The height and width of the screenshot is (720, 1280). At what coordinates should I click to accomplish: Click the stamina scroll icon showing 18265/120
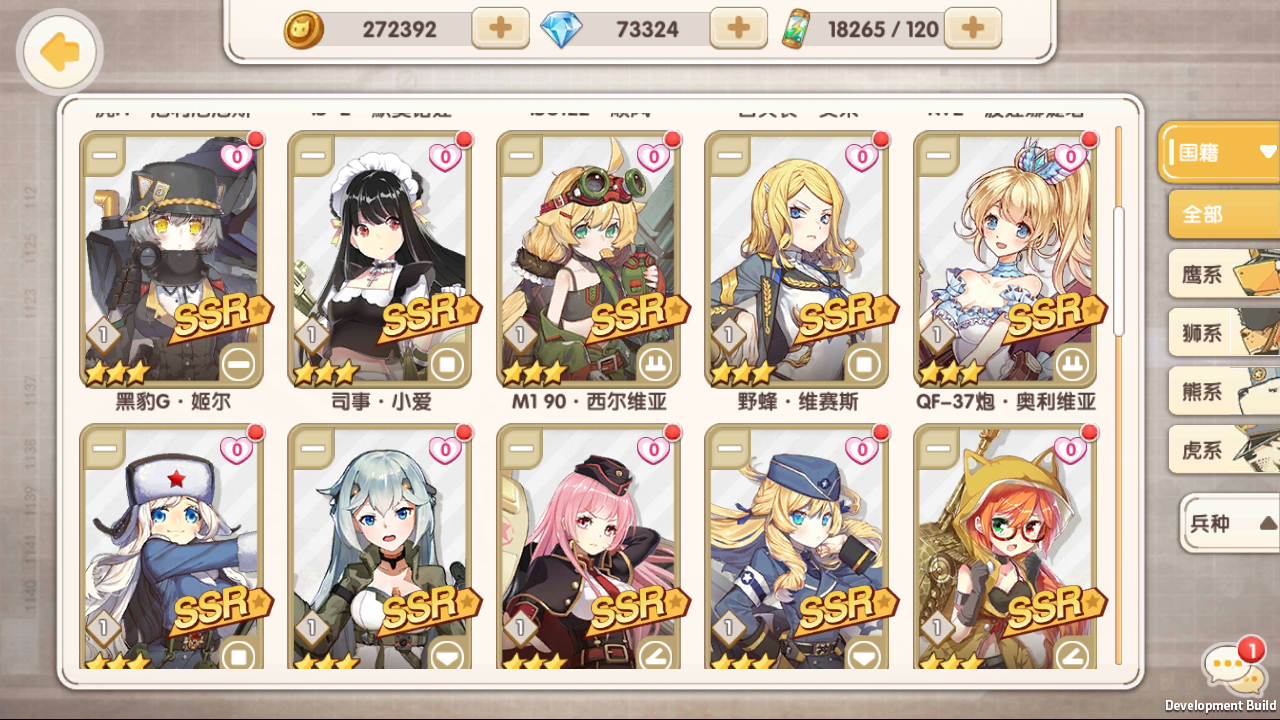coord(797,29)
